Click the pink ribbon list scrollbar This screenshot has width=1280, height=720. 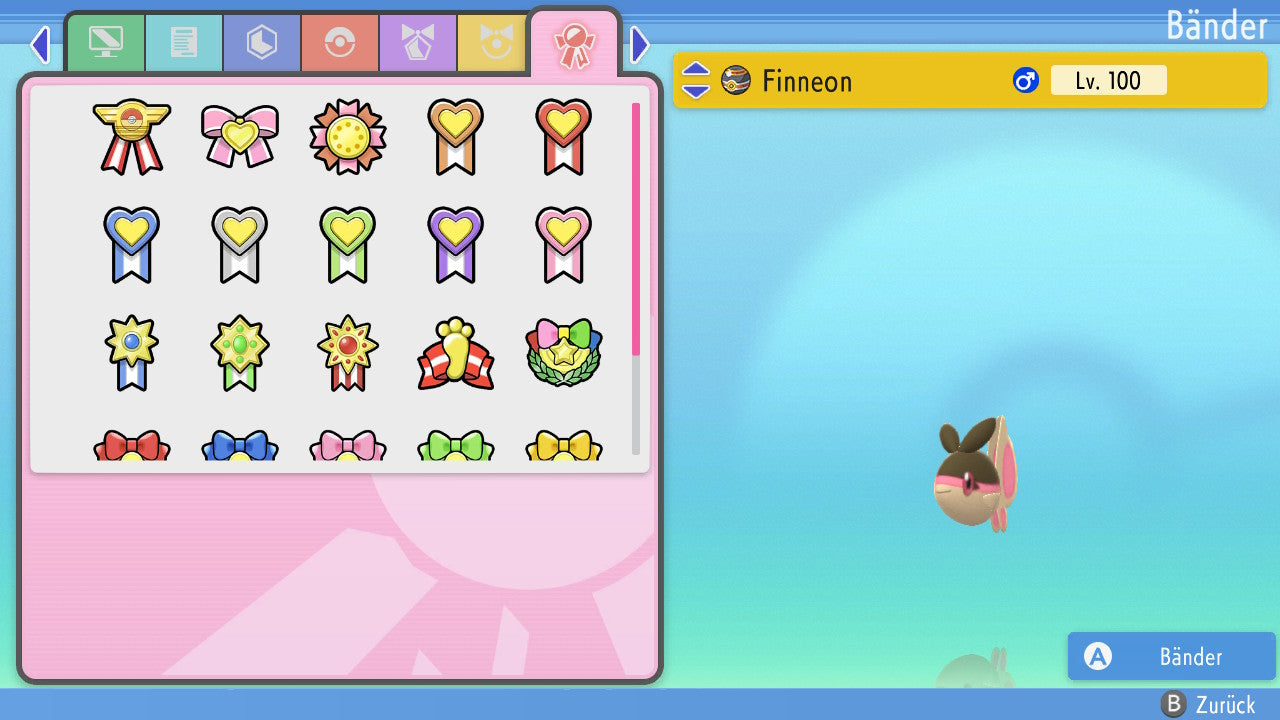(636, 228)
